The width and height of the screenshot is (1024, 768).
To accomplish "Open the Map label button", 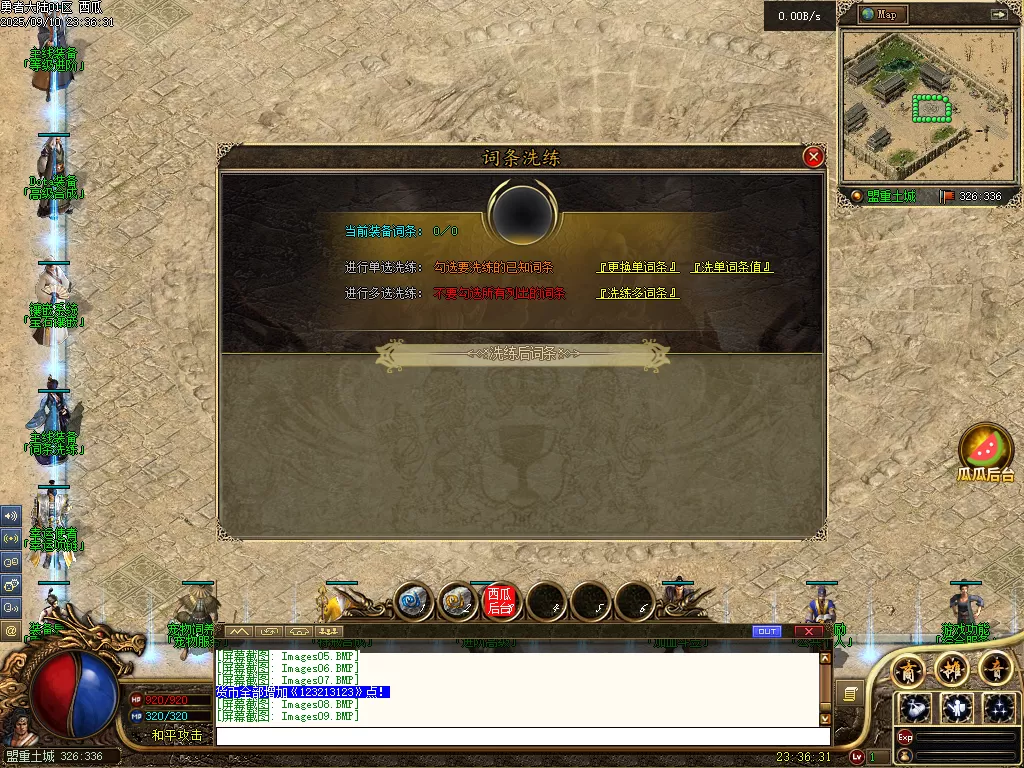I will [x=880, y=14].
